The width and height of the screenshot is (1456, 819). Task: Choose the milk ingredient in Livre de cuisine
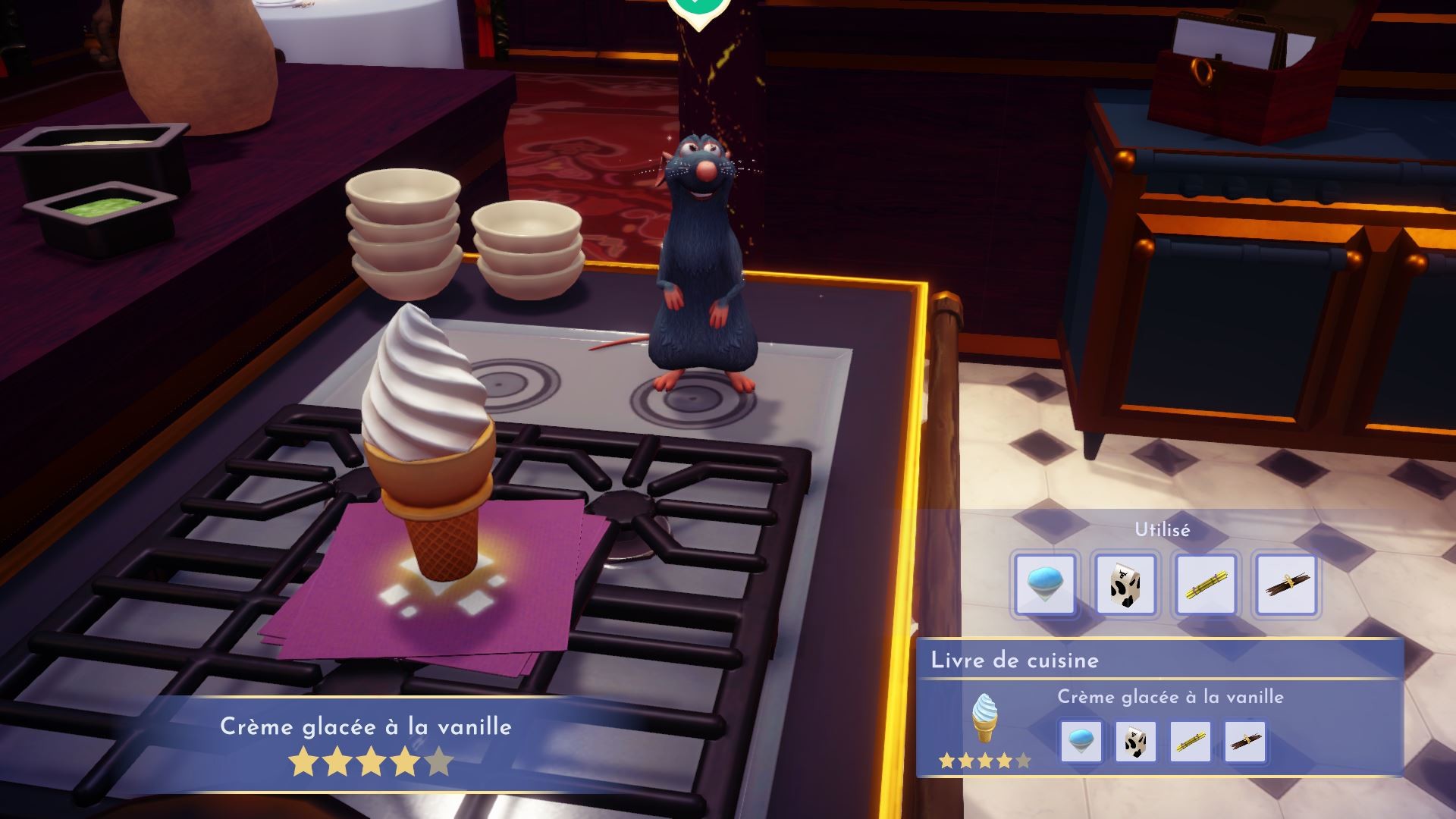pos(1135,741)
